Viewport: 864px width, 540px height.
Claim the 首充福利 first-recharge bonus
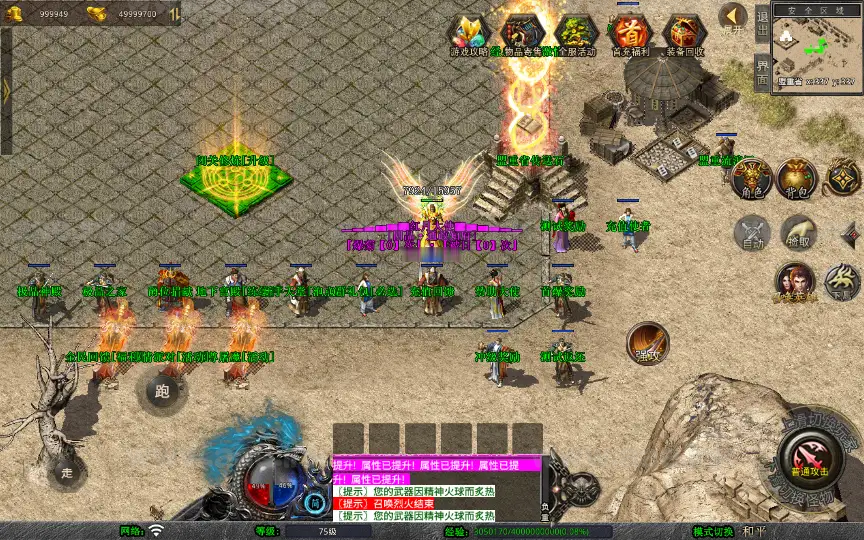[630, 33]
